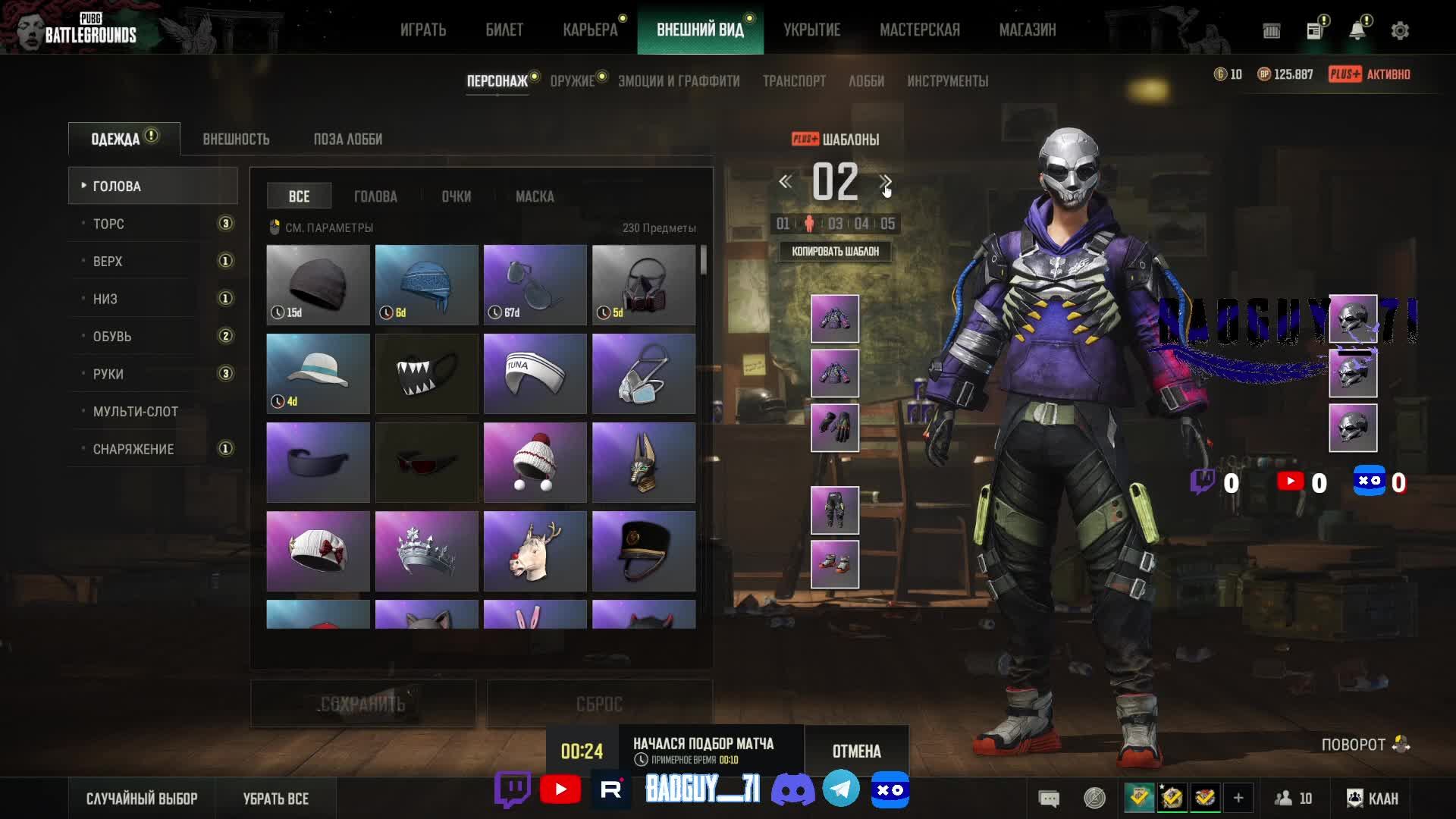Screen dimensions: 1456x819
Task: Select the white Santa-style bobble hat
Action: pyautogui.click(x=535, y=463)
